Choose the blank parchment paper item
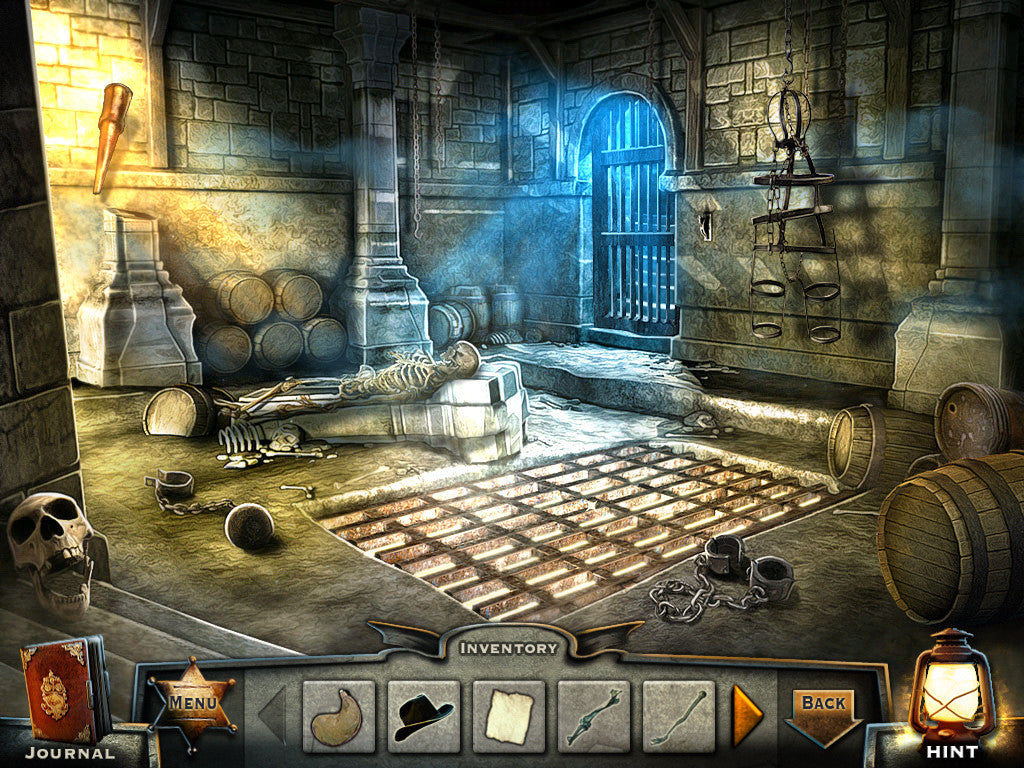Screen dimensions: 1024x768 click(x=509, y=716)
